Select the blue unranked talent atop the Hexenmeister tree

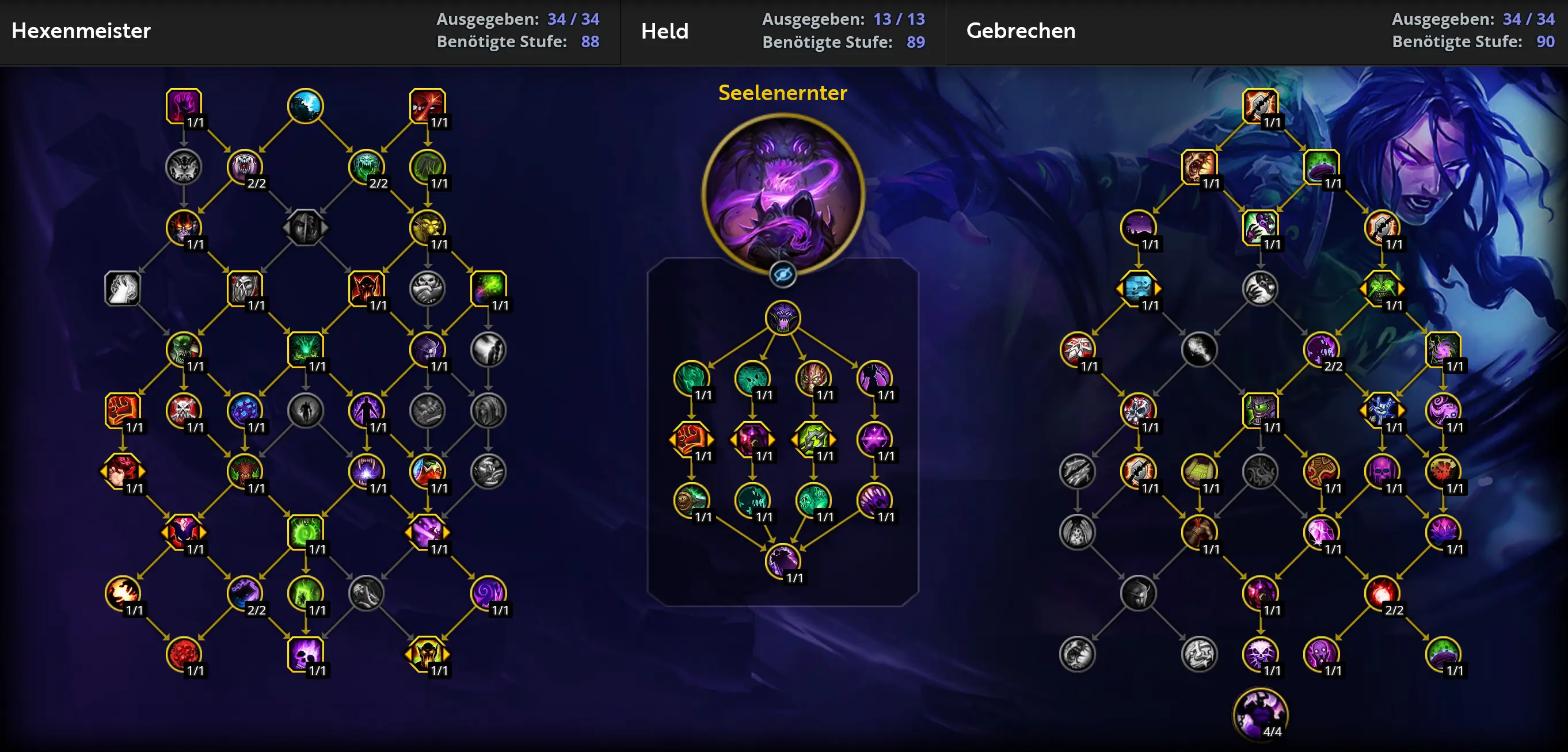[305, 106]
